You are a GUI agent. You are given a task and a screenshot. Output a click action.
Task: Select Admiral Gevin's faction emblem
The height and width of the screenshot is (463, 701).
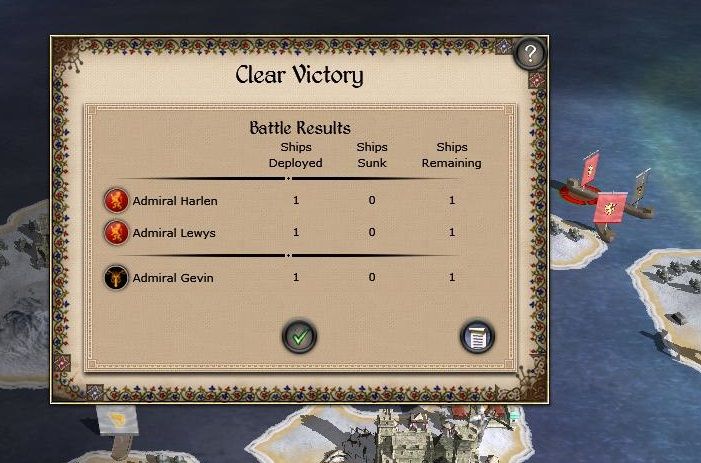pos(117,277)
